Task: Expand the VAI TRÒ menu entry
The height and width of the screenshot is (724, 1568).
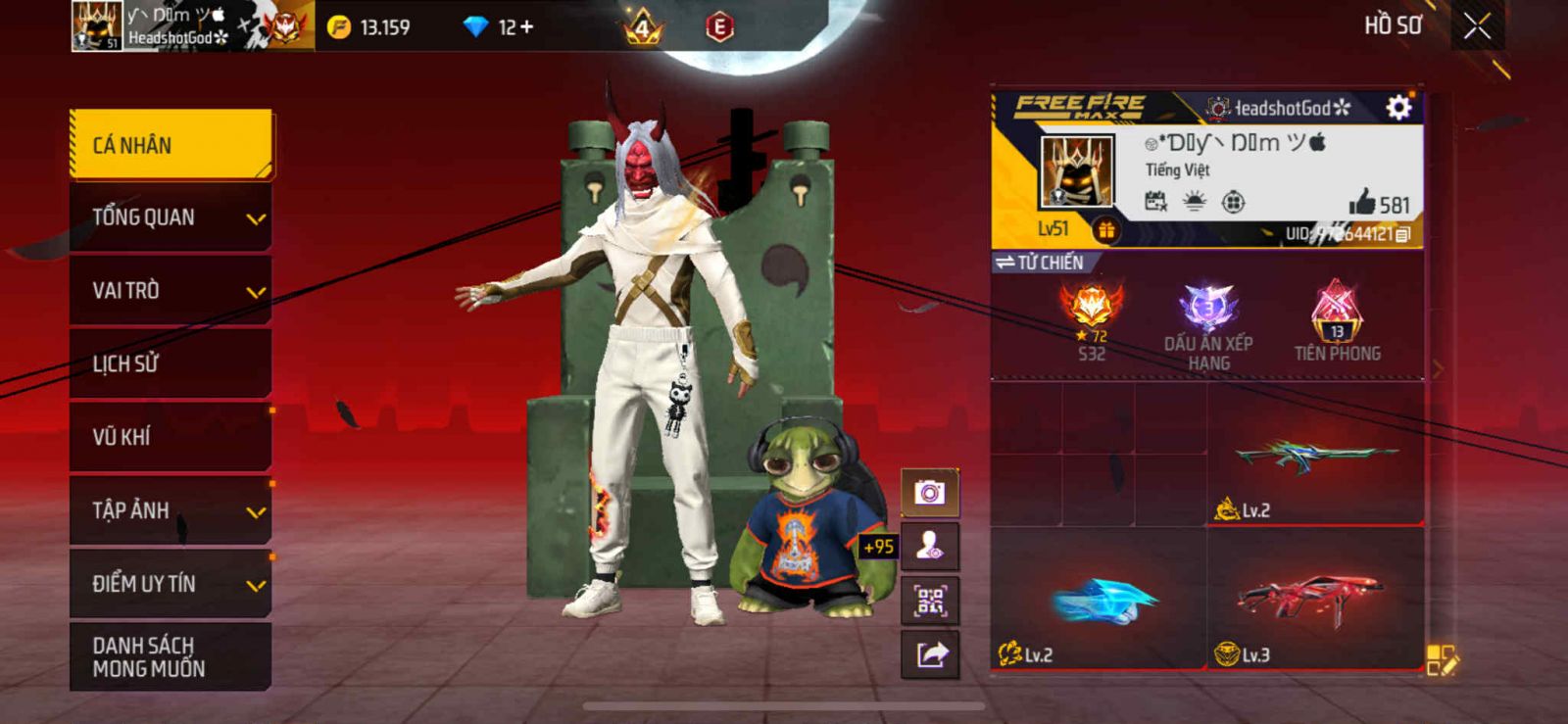Action: [171, 291]
